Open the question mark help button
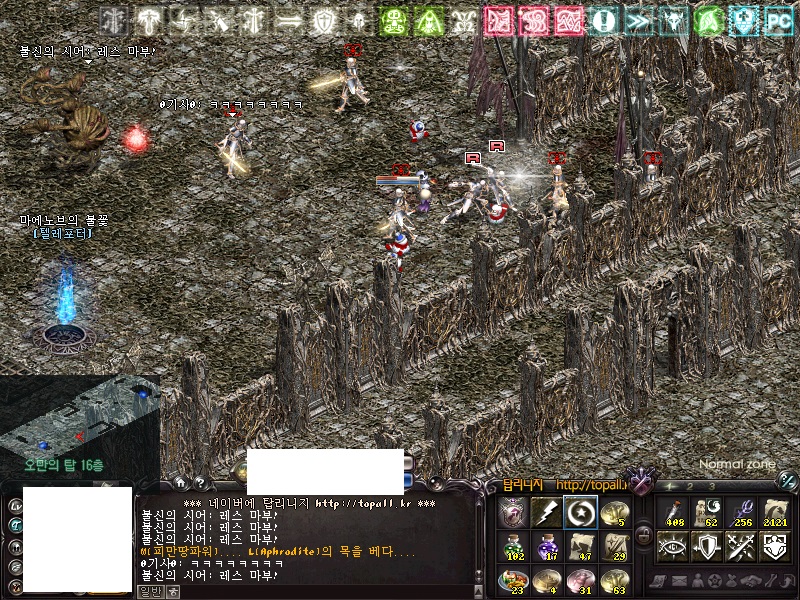Viewport: 800px width, 600px height. coord(200,482)
